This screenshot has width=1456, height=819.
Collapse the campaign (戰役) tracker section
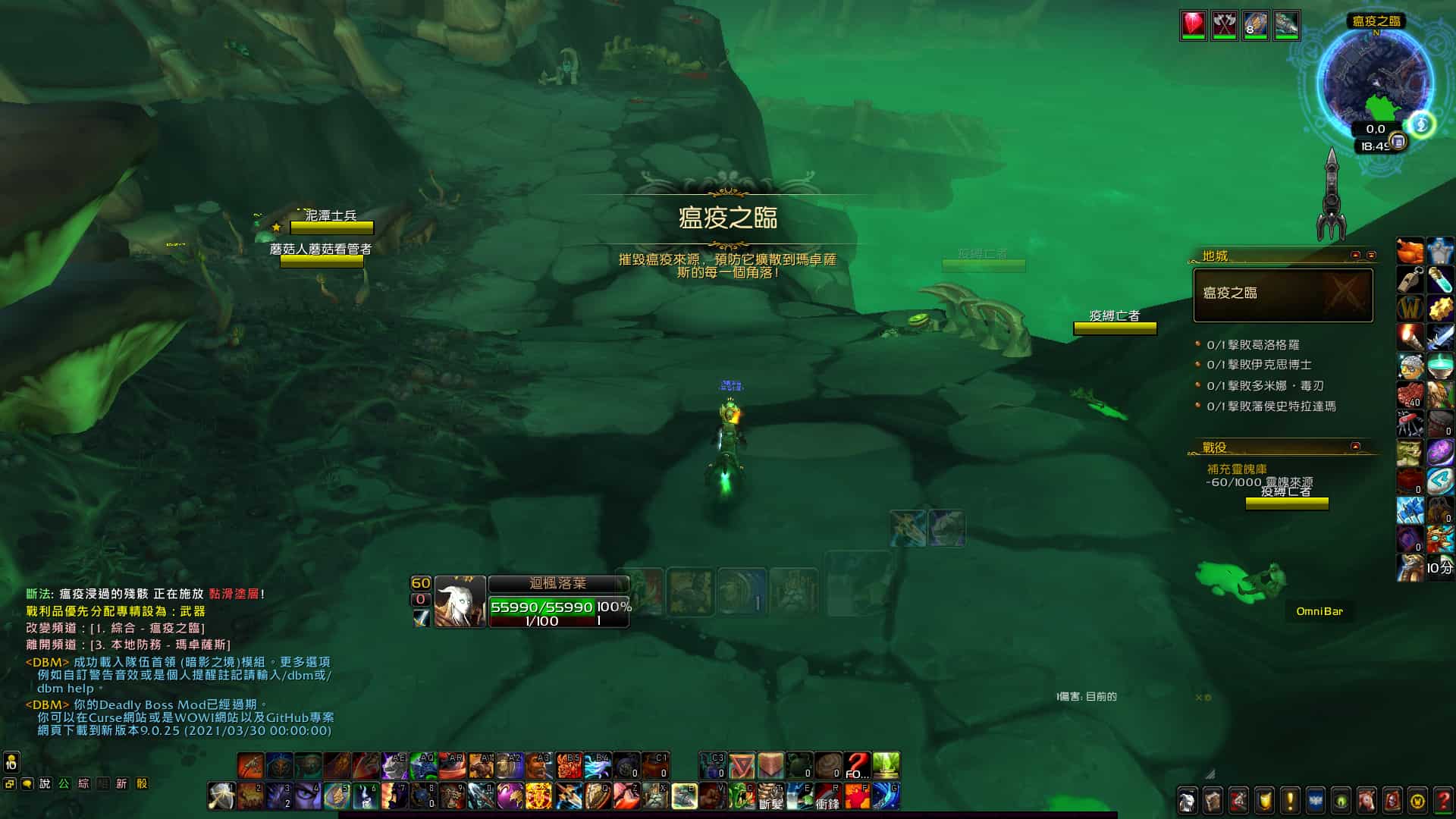point(1355,446)
